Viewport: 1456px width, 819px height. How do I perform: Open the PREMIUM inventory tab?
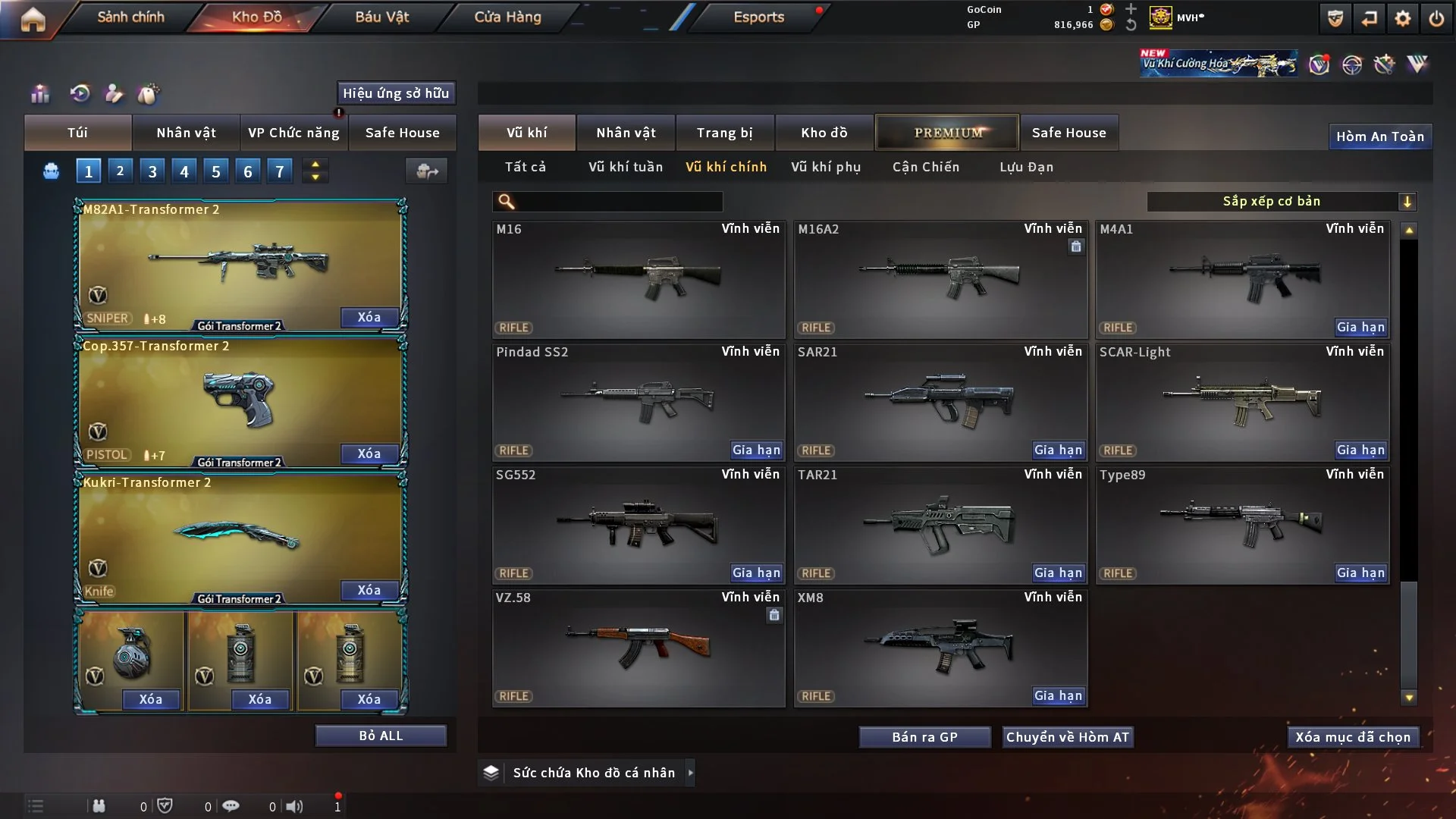coord(947,133)
